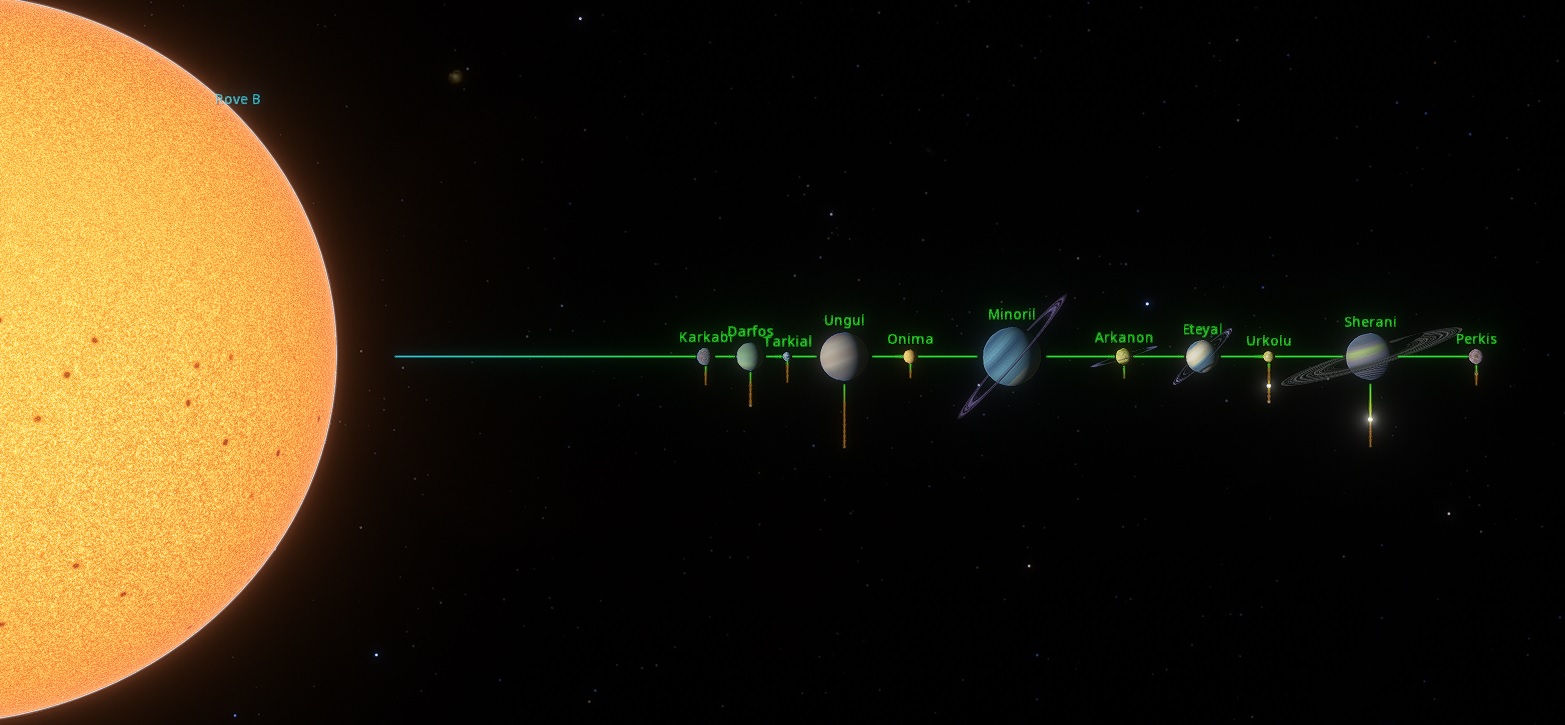Image resolution: width=1565 pixels, height=725 pixels.
Task: Click planet Onima on the chart
Action: click(909, 356)
